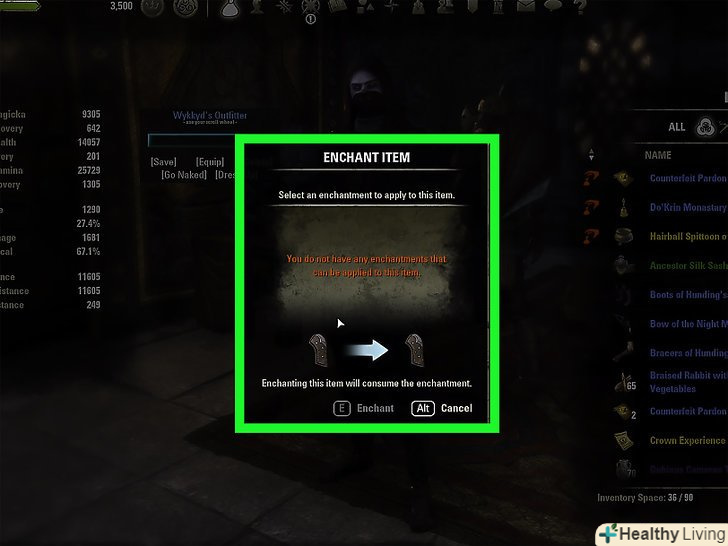The image size is (728, 546).
Task: Select the Bracers of Hunding's row
Action: coord(686,353)
